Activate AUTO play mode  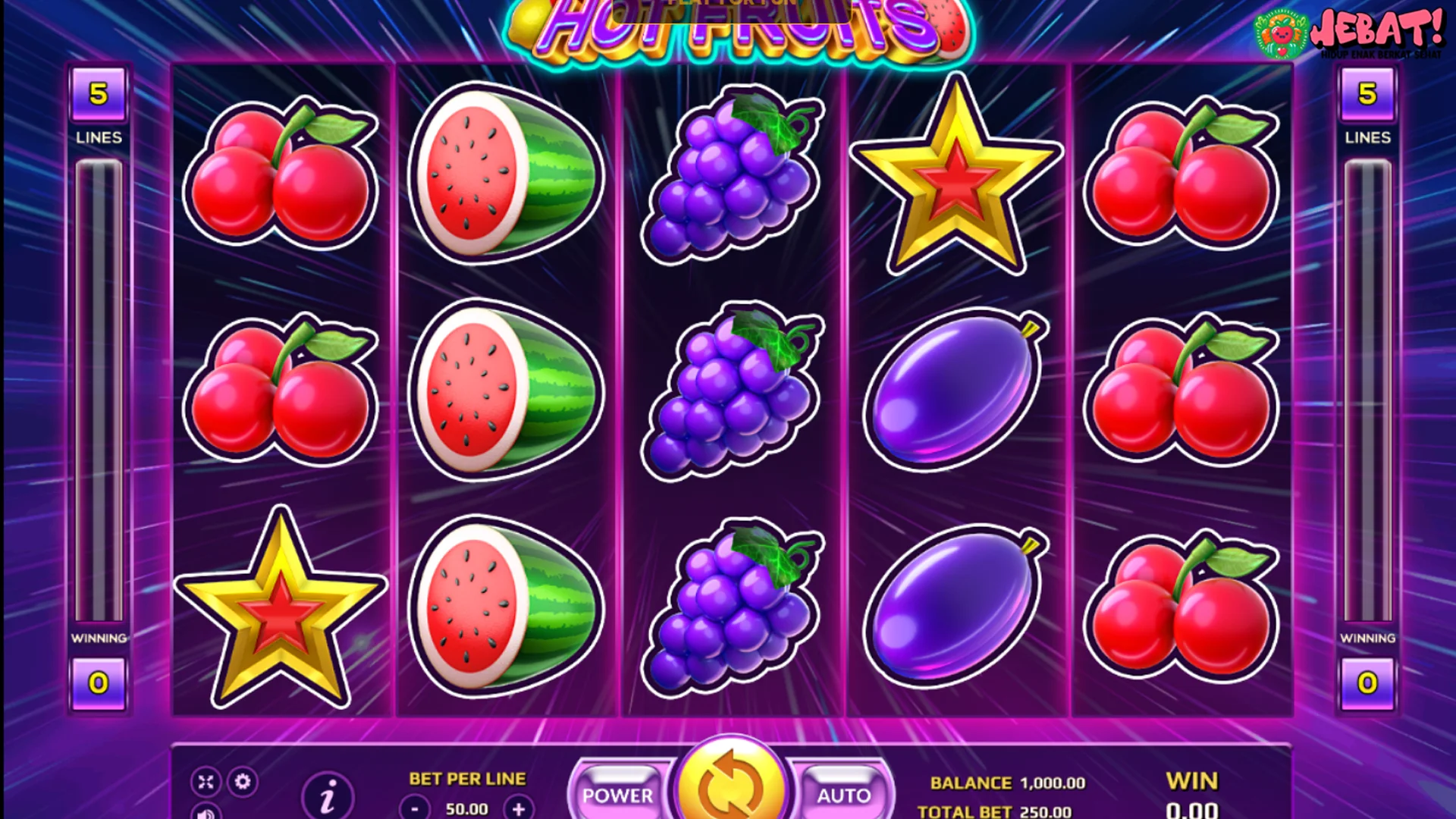click(844, 795)
